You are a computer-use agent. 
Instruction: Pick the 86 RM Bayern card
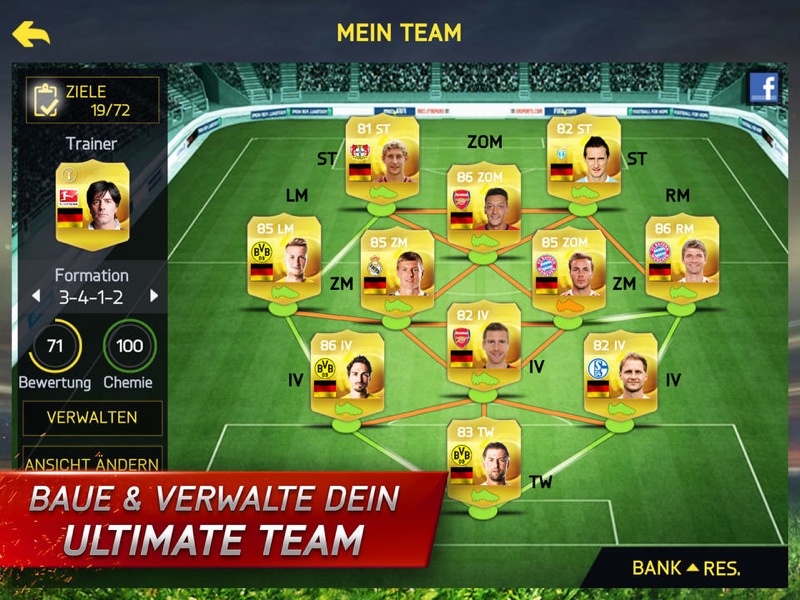point(682,256)
